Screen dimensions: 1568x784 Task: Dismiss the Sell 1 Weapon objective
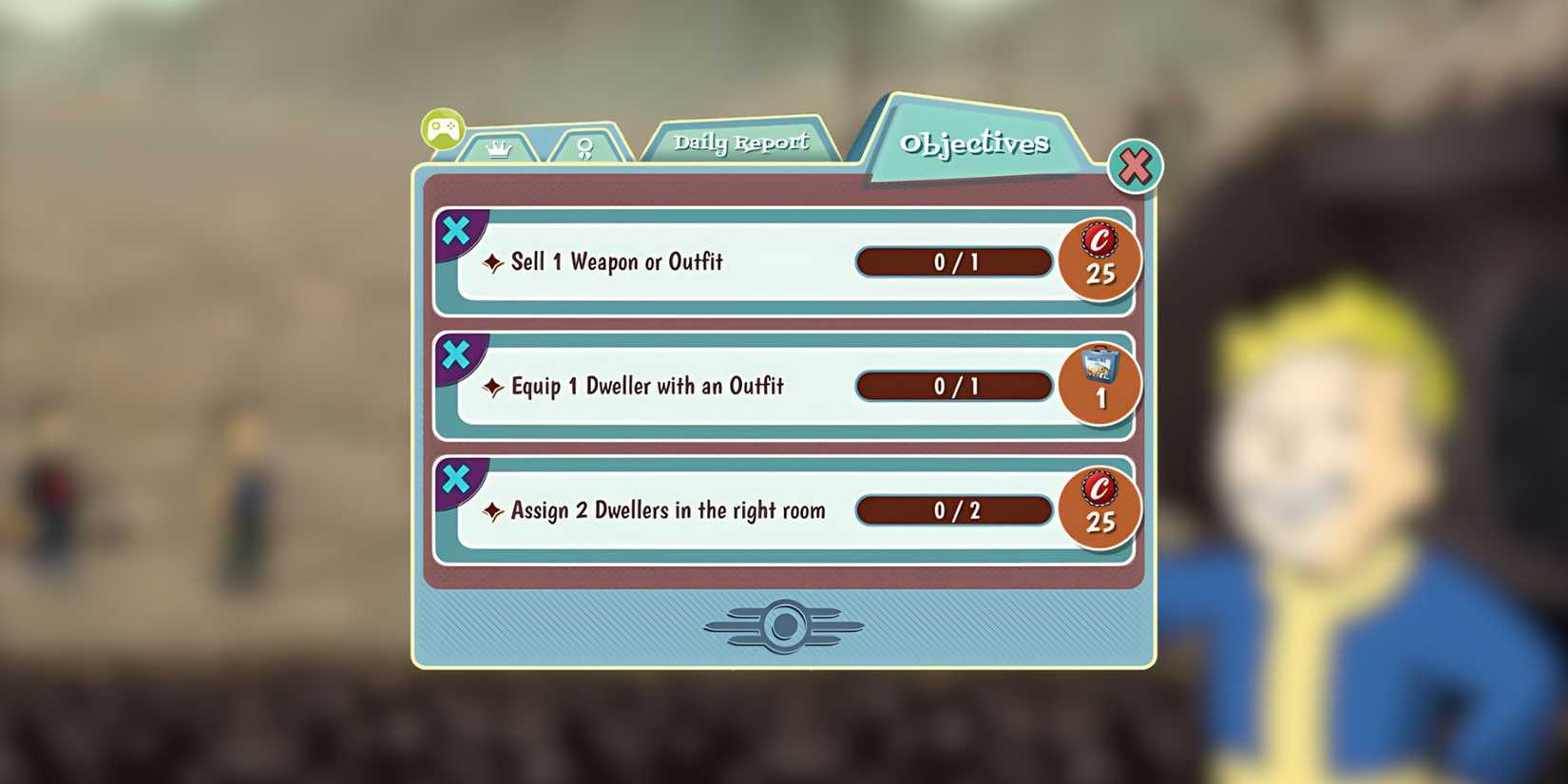(x=457, y=230)
